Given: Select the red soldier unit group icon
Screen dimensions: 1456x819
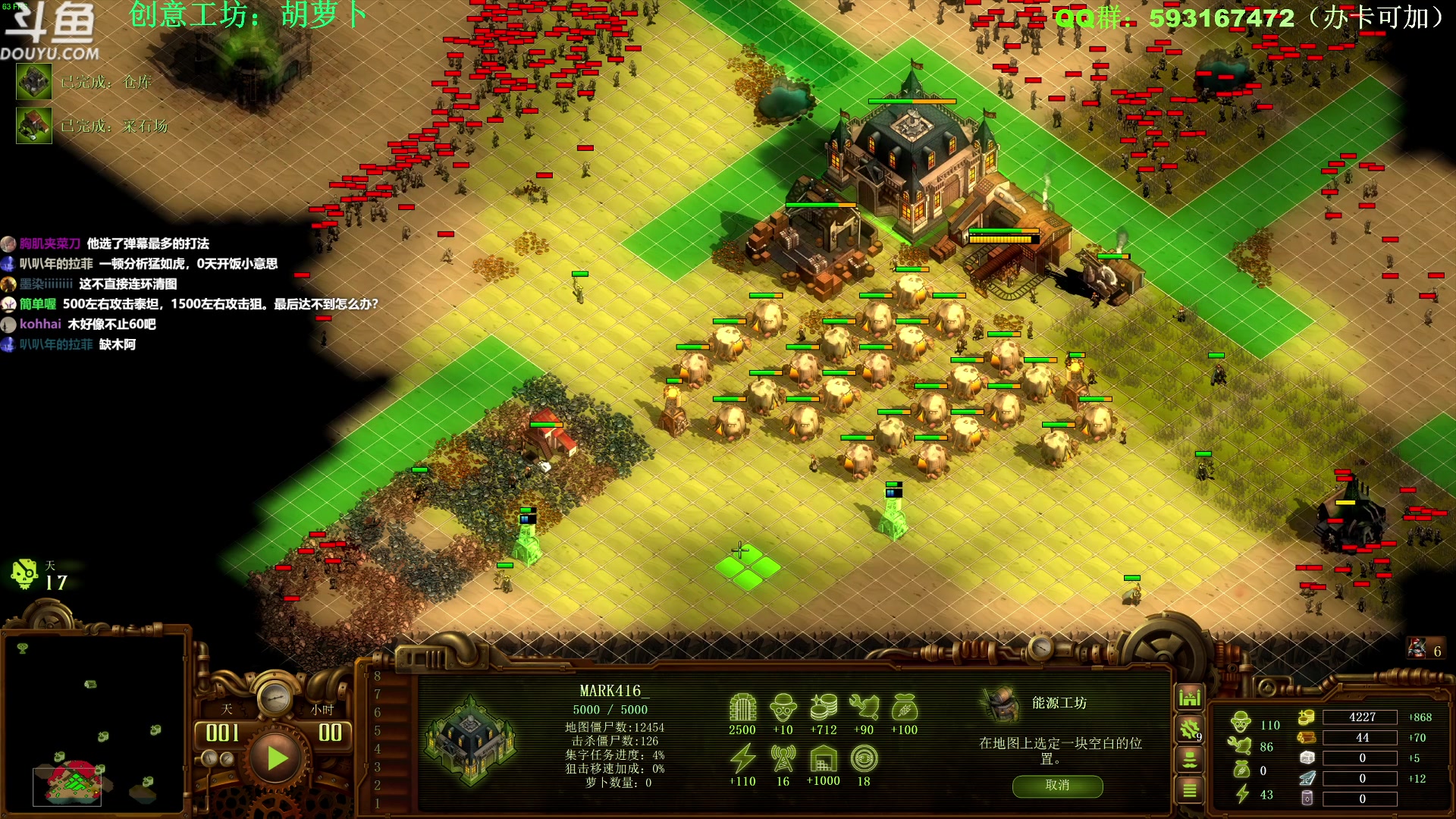Looking at the screenshot, I should [x=1417, y=648].
